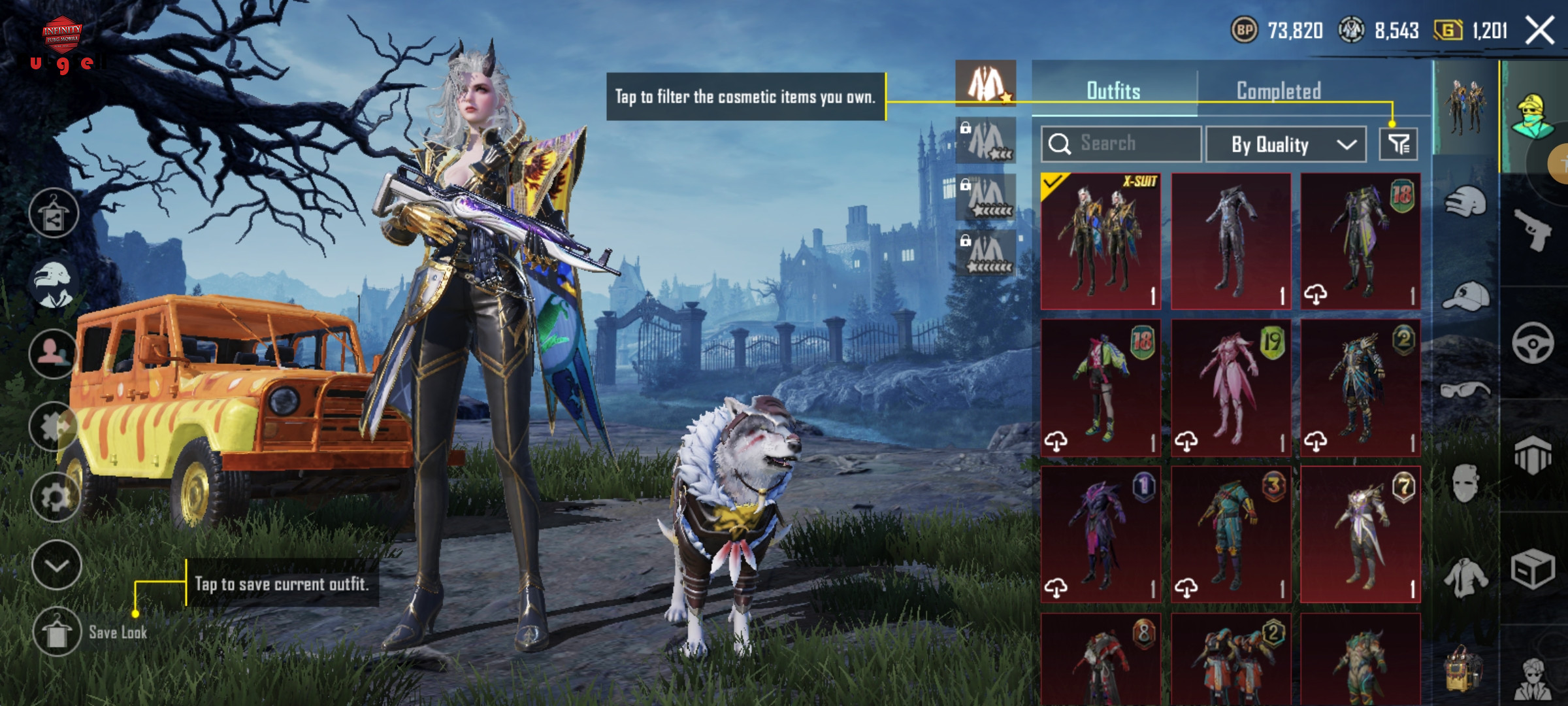
Task: Switch to the pistol weapons category
Action: pos(1533,229)
